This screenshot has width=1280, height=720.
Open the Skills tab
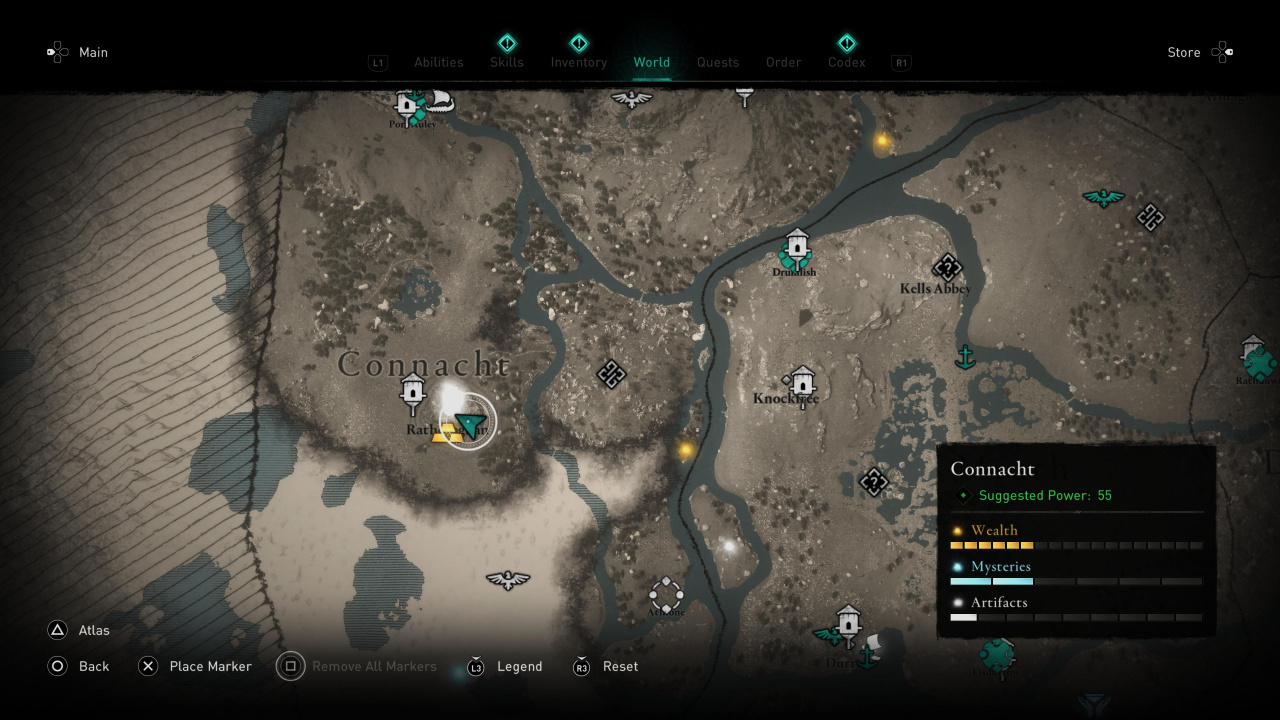click(x=507, y=62)
